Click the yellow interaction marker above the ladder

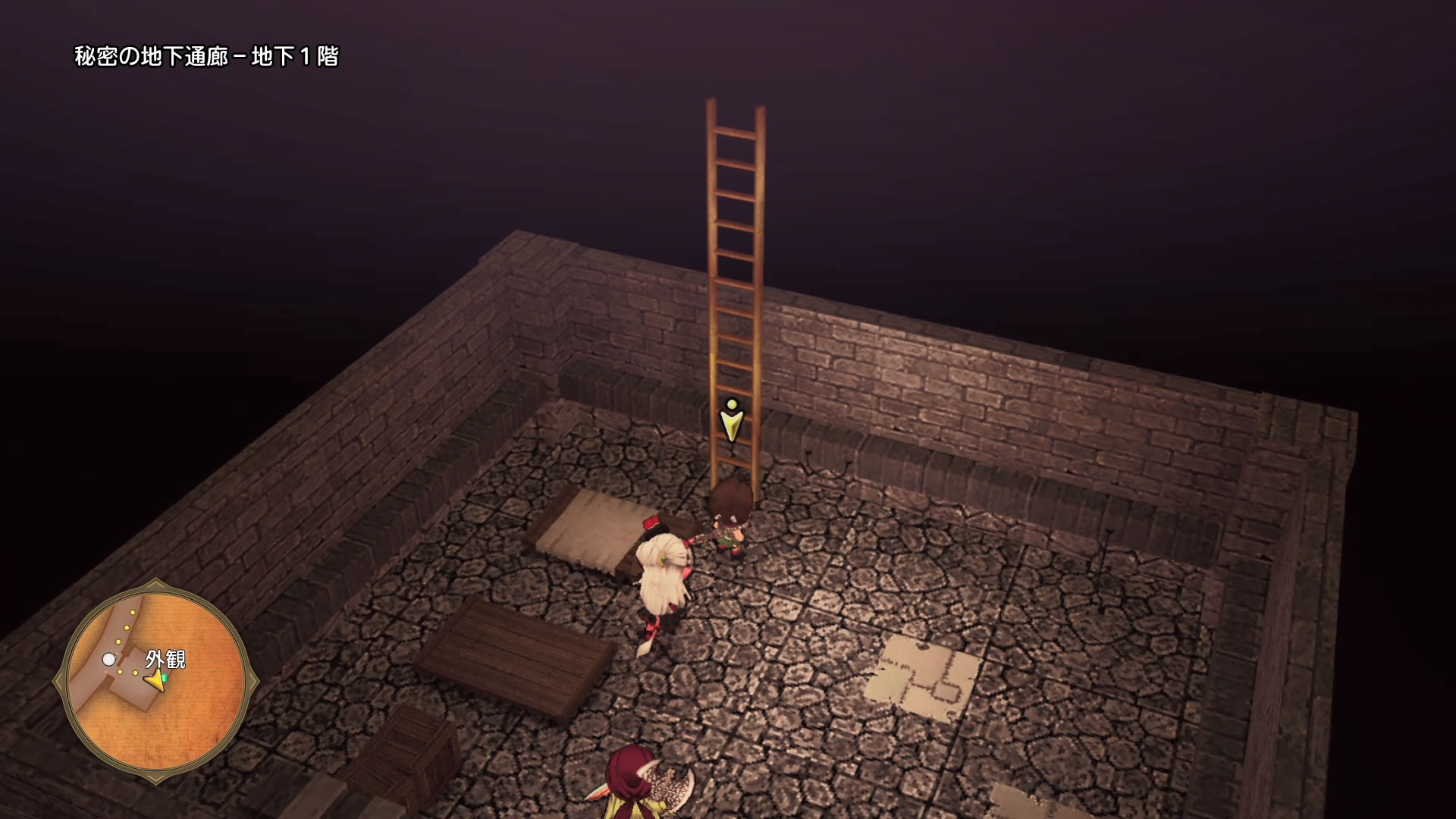tap(731, 420)
